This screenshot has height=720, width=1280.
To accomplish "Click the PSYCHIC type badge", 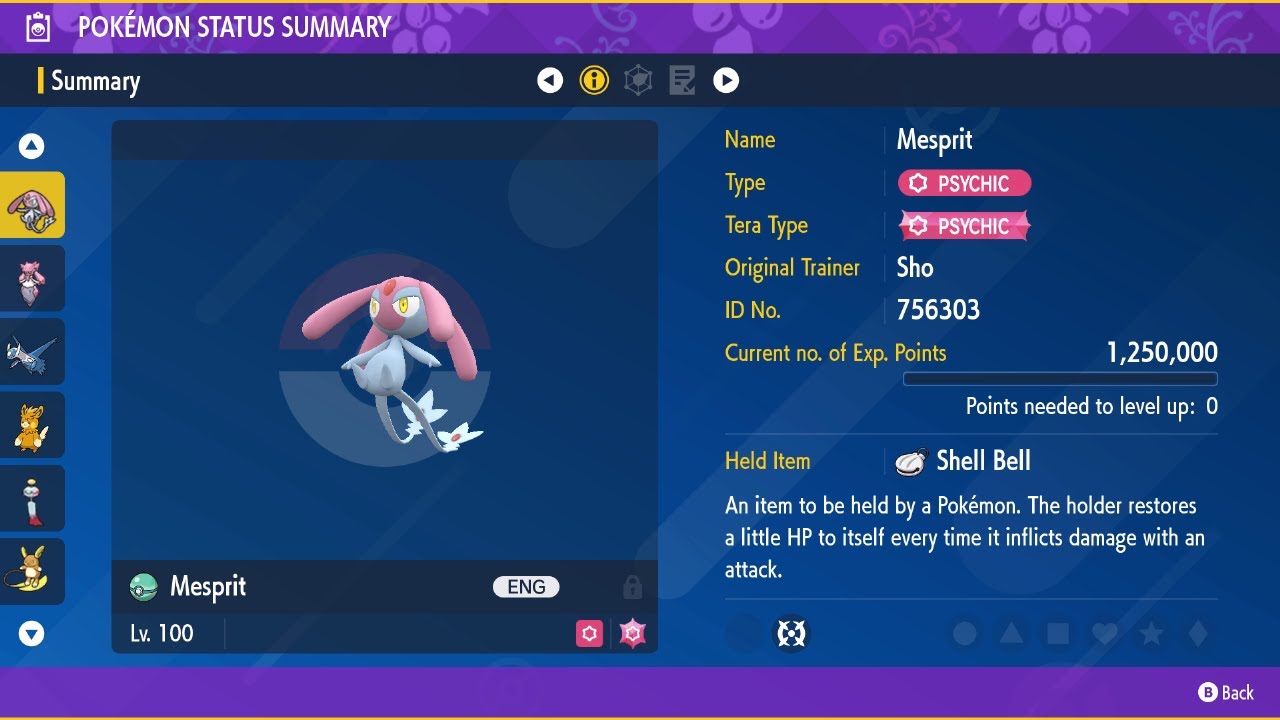I will coord(964,183).
